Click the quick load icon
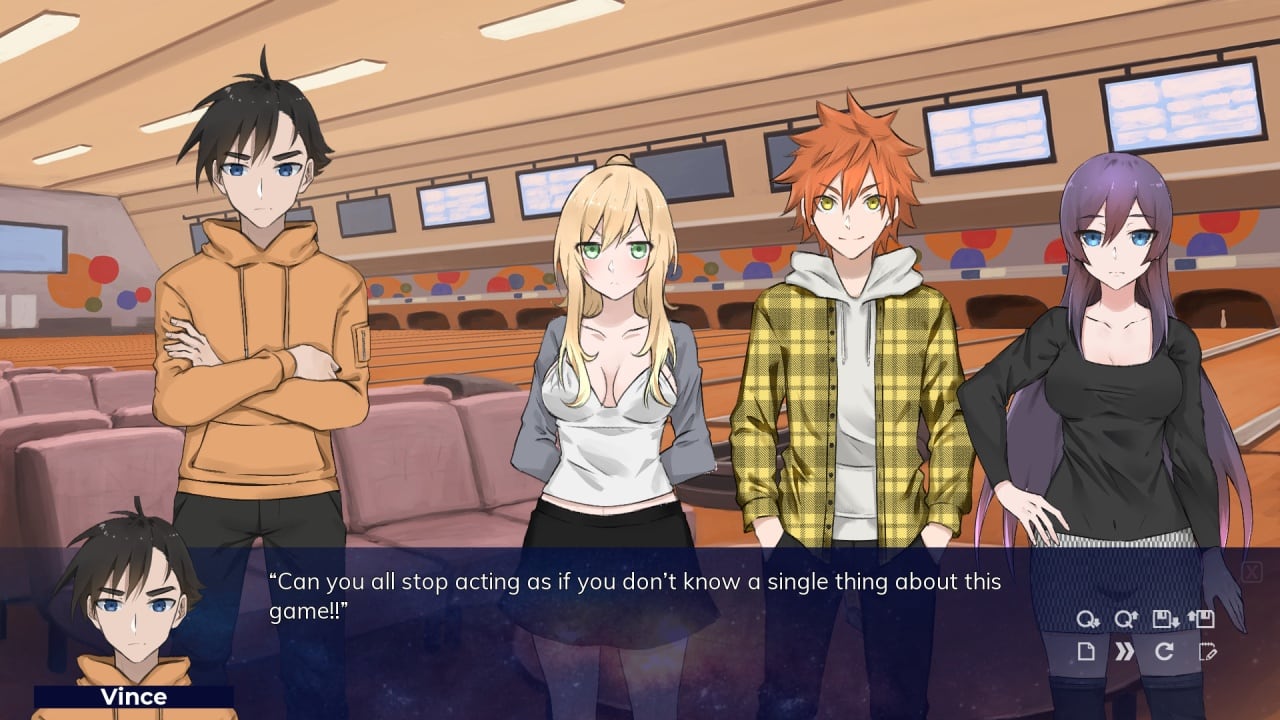1280x720 pixels. 1126,620
